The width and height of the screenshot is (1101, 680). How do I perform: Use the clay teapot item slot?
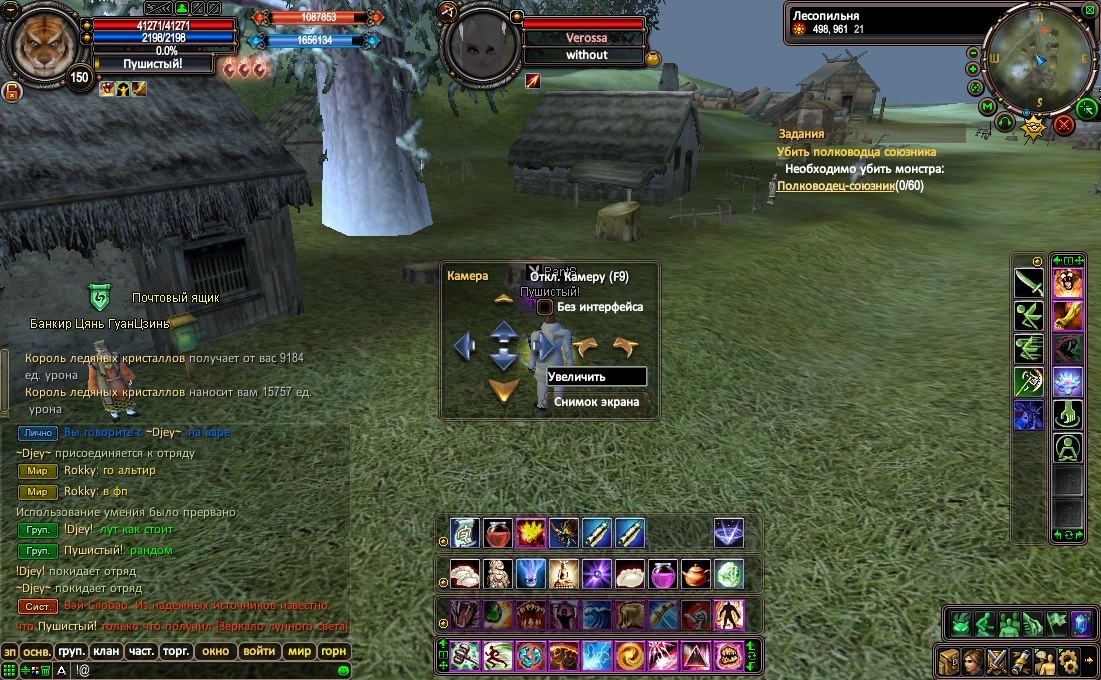click(696, 574)
